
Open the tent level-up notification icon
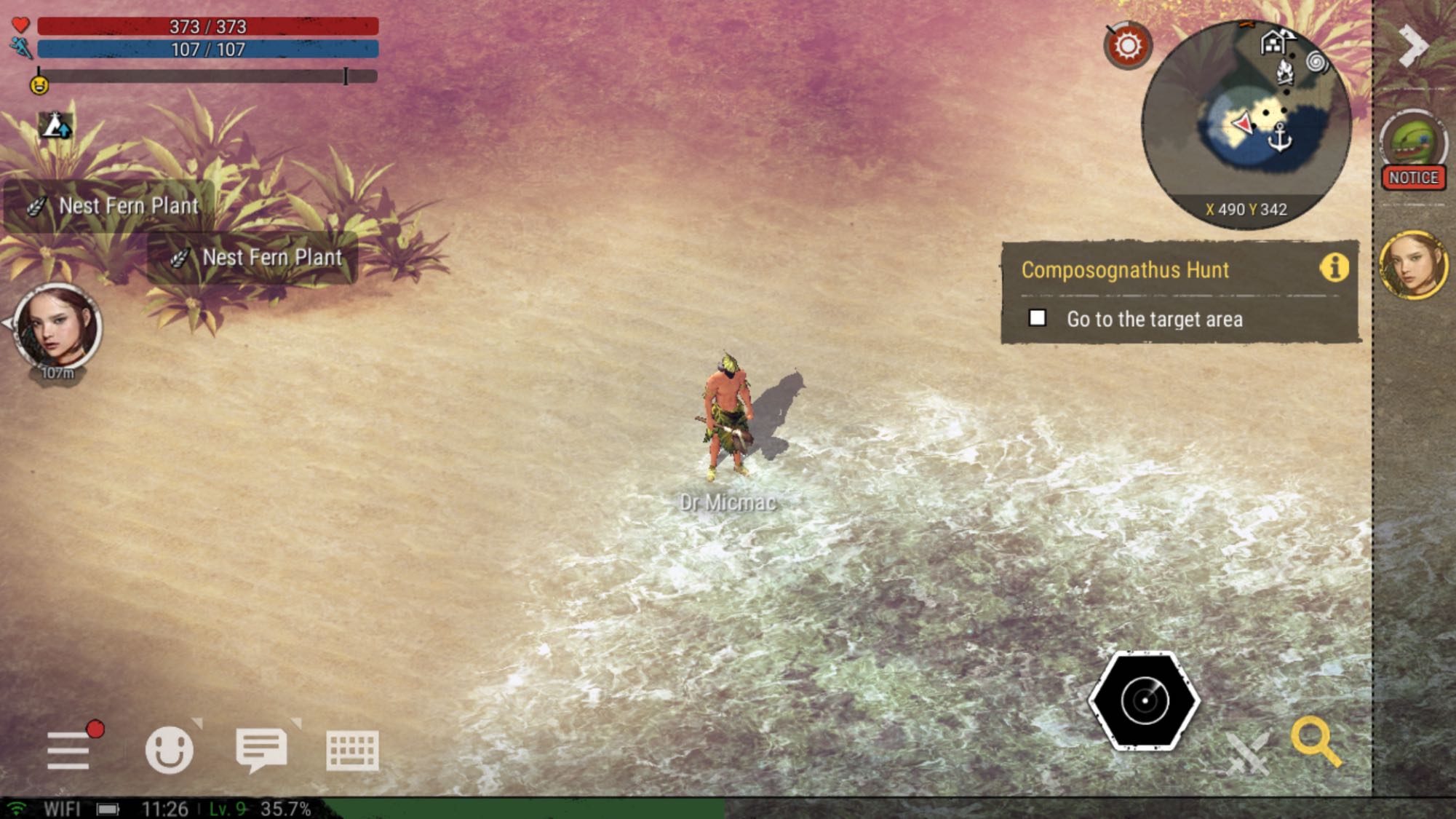tap(55, 126)
